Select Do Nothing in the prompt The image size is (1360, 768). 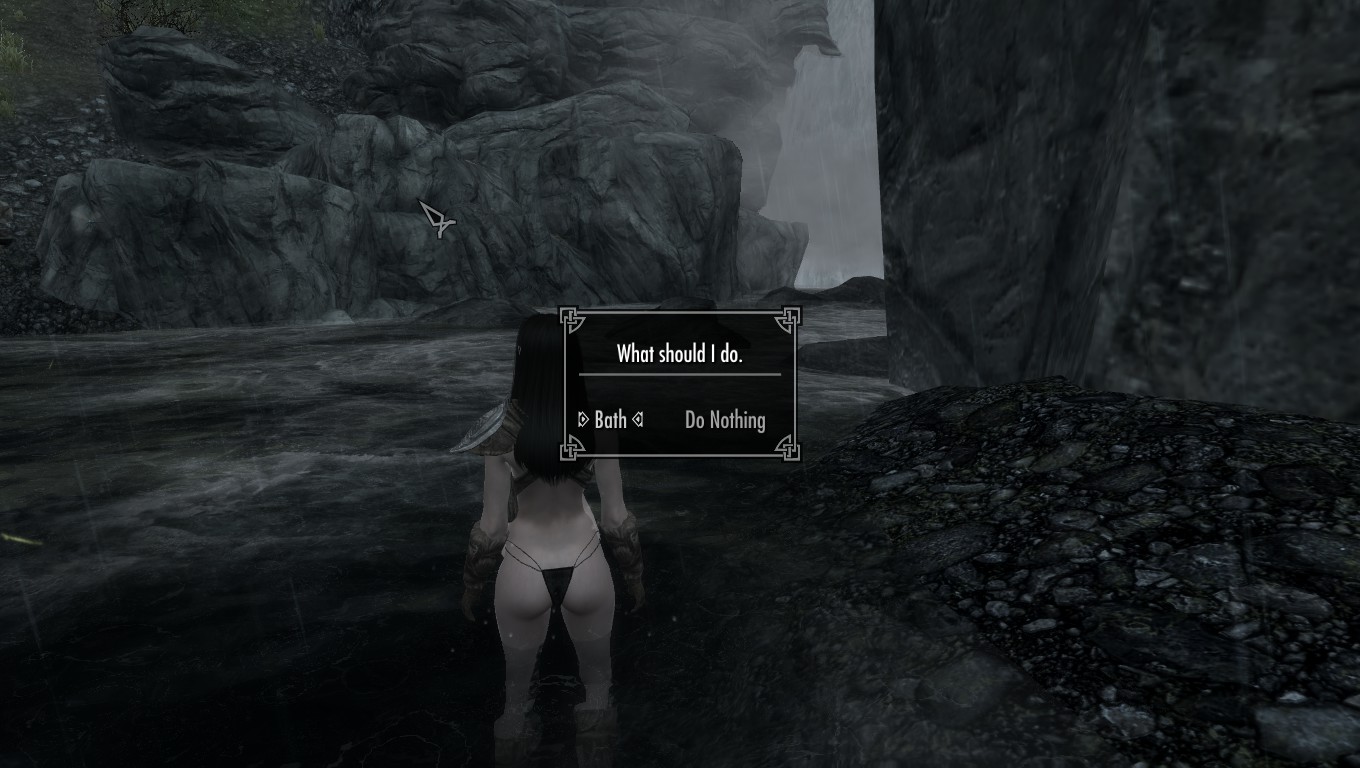coord(725,420)
